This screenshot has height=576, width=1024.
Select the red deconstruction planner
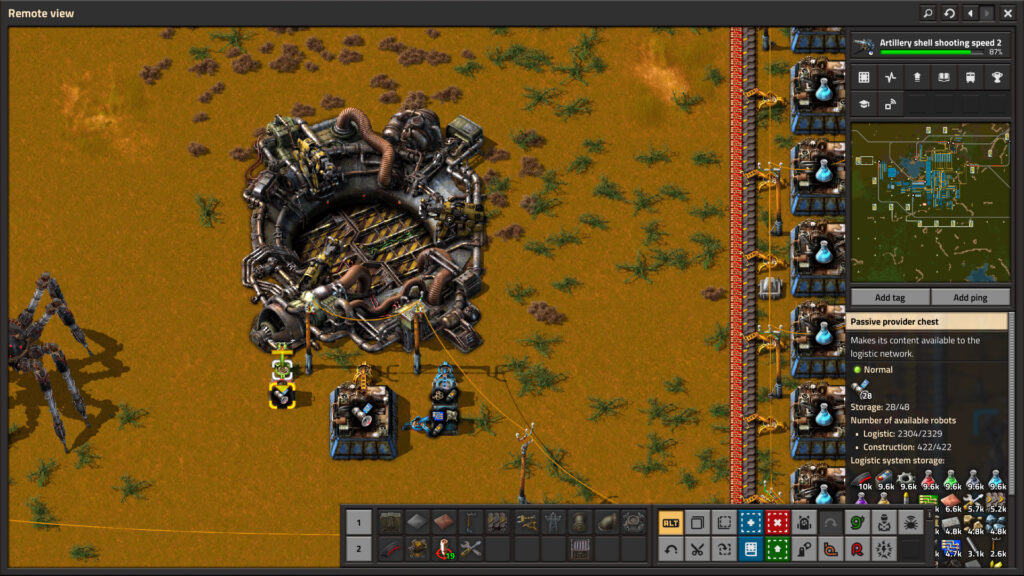pos(777,522)
